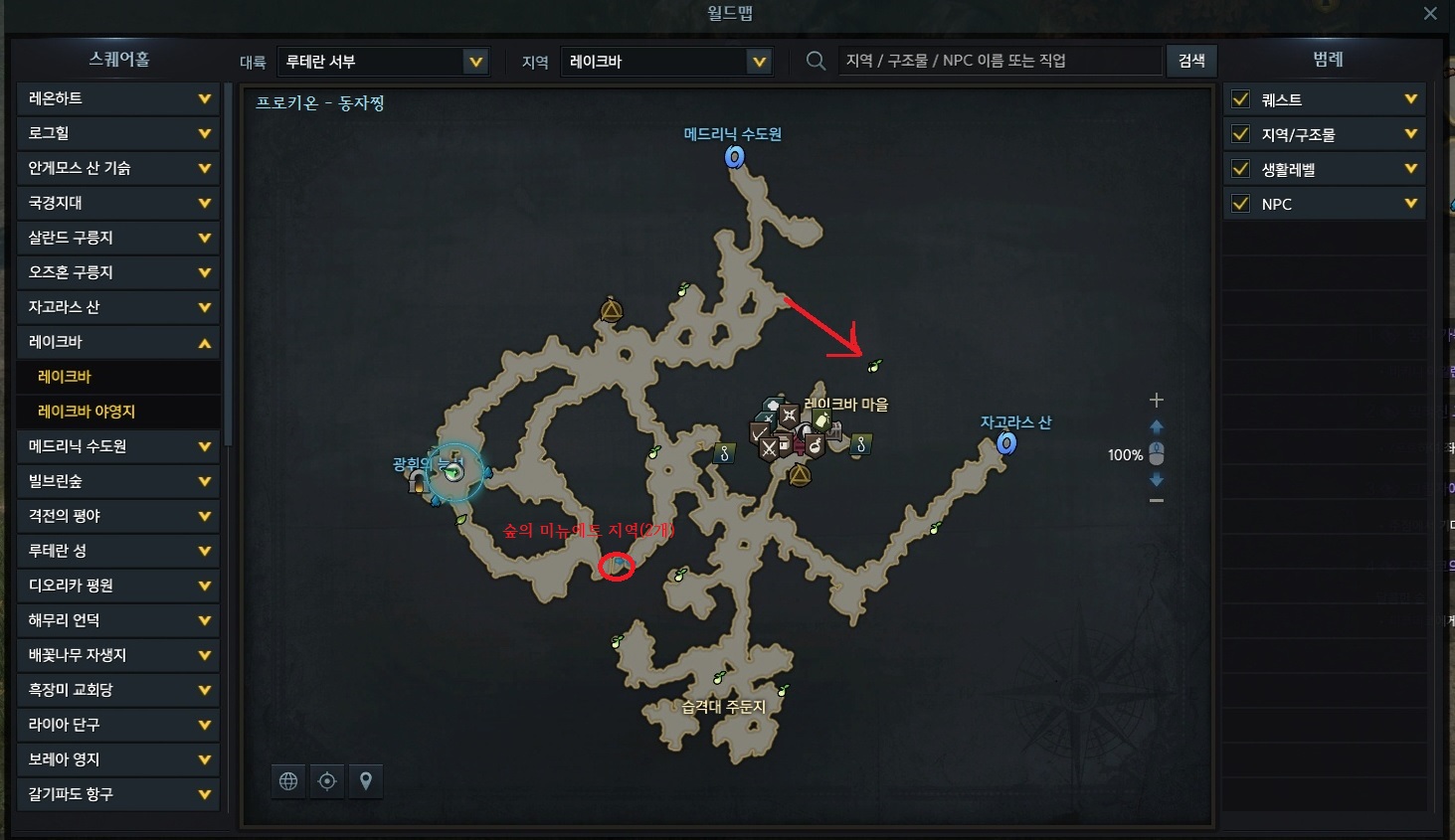Toggle the 지역/구조물 legend checkbox
1455x840 pixels.
(x=1240, y=134)
